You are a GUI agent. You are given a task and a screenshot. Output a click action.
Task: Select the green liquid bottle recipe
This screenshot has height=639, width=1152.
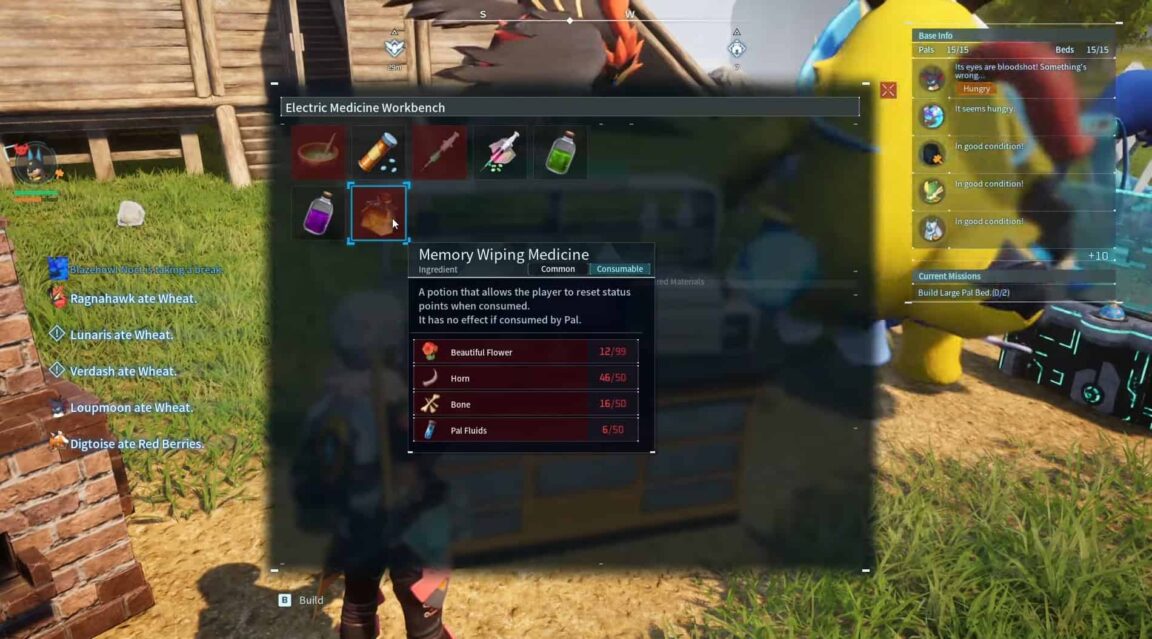[560, 153]
